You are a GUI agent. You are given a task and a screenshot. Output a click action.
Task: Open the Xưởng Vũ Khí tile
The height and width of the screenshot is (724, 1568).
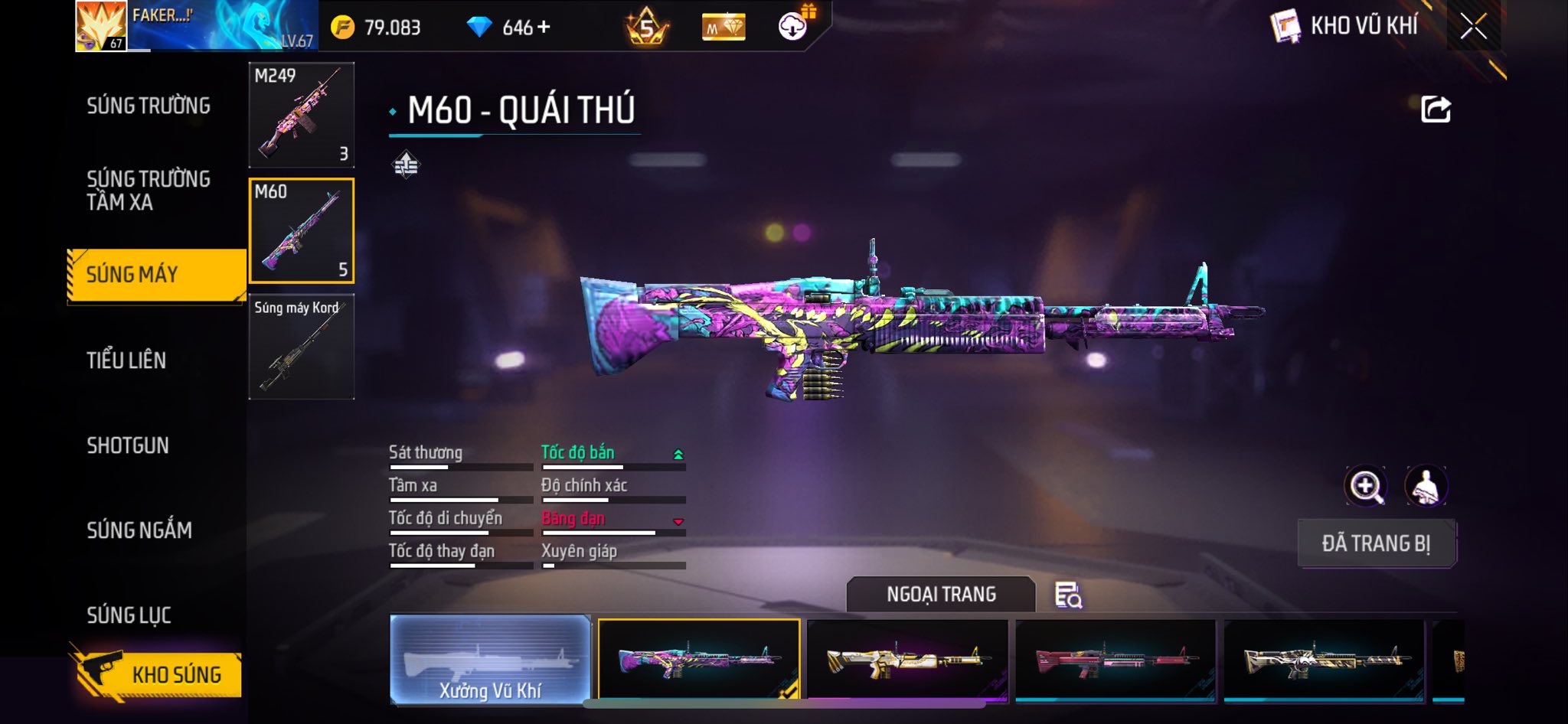click(490, 659)
